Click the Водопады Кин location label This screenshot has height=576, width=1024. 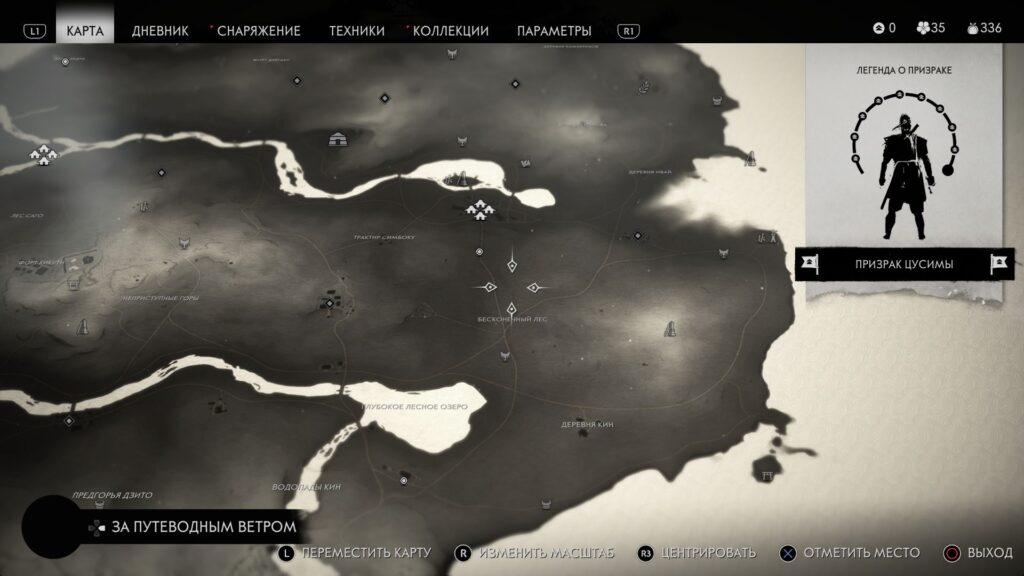coord(306,486)
